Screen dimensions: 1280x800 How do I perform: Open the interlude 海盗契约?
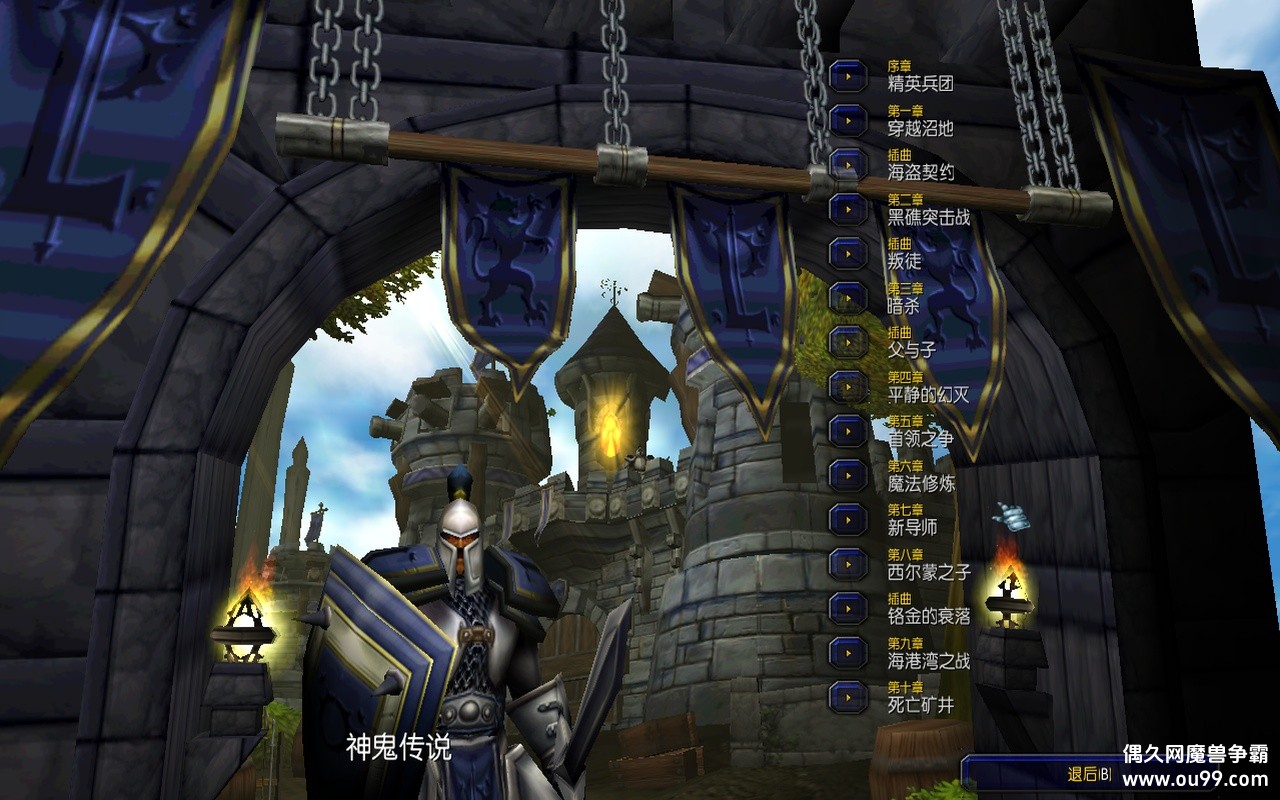tap(848, 164)
